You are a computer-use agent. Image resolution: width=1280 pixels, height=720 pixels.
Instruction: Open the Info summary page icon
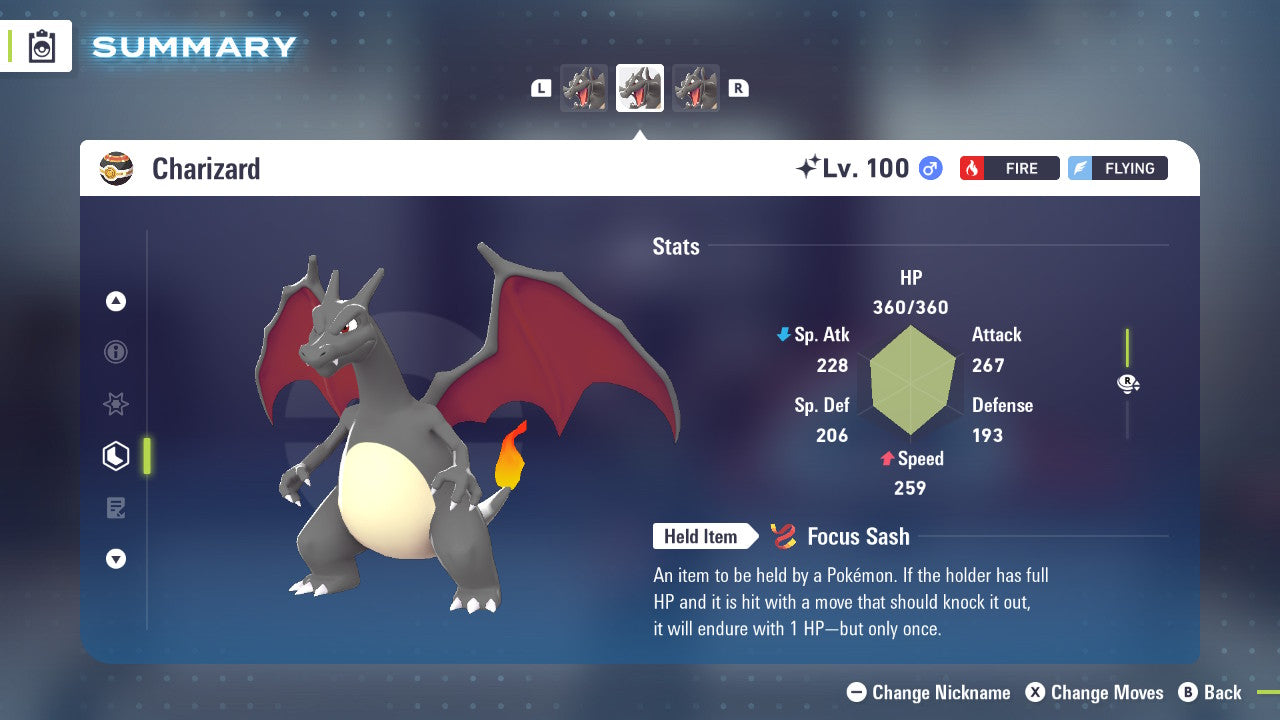[x=116, y=352]
